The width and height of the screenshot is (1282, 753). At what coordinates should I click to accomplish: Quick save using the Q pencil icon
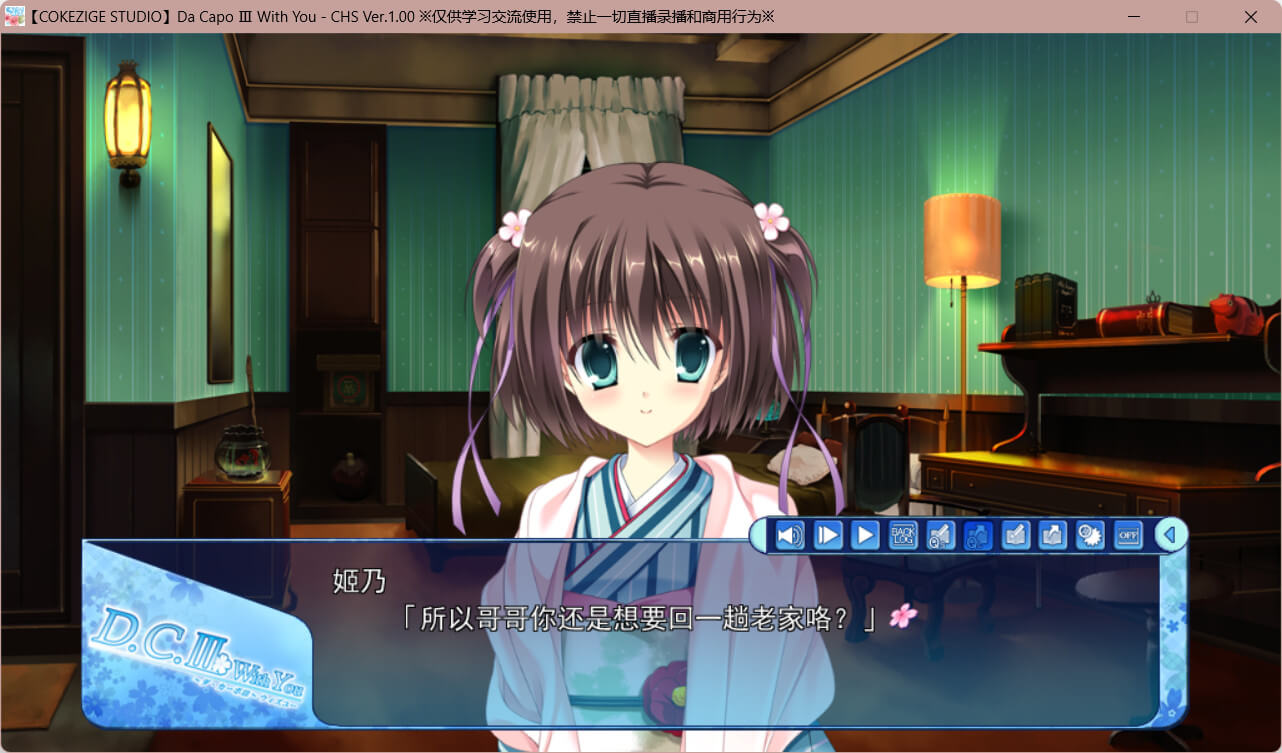pos(940,536)
